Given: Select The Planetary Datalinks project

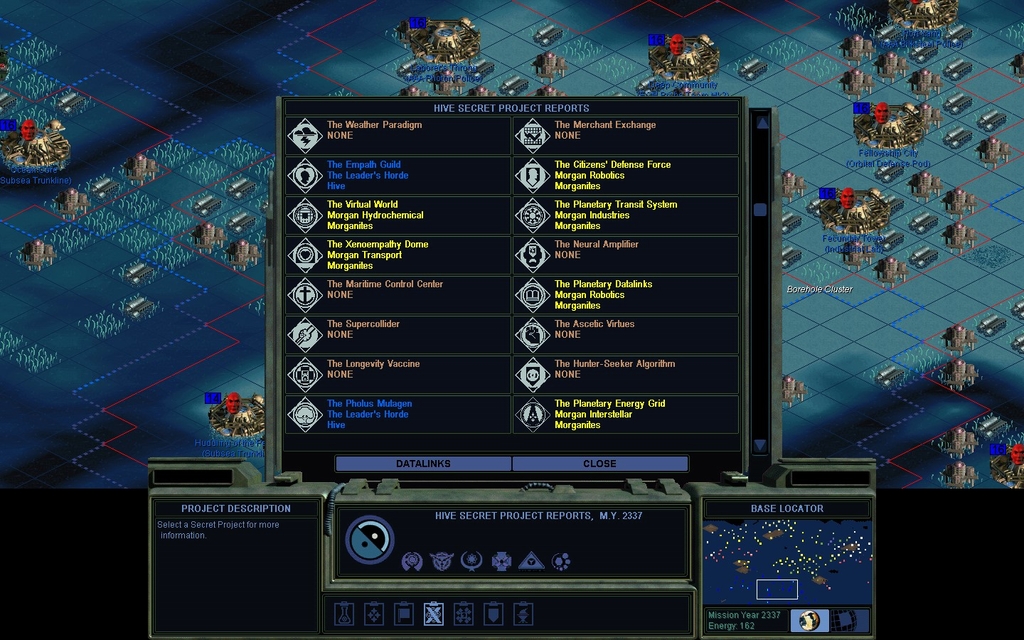Looking at the screenshot, I should click(626, 295).
